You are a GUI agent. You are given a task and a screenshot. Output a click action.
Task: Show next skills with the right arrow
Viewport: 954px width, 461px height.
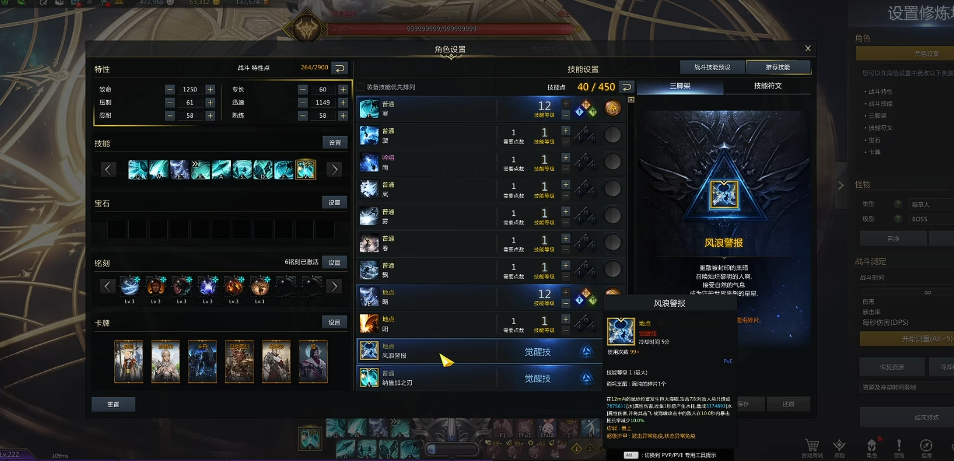pos(334,169)
